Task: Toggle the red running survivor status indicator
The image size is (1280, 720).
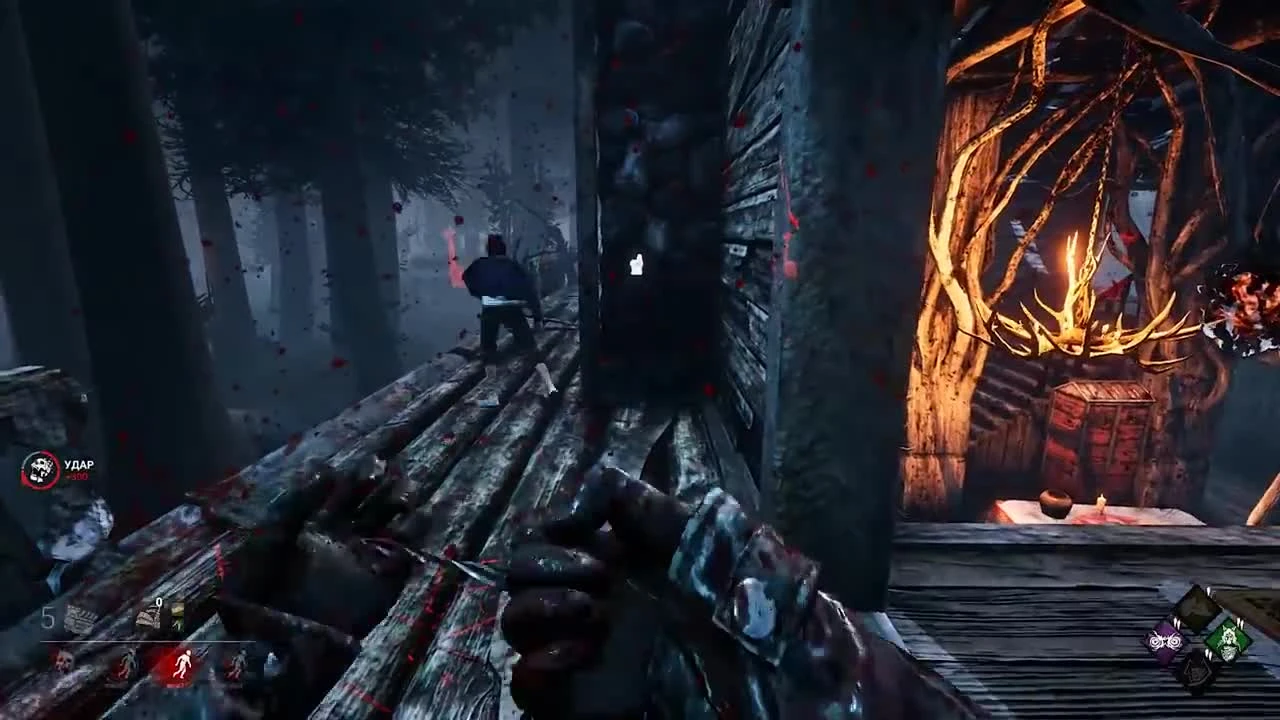Action: pos(183,665)
